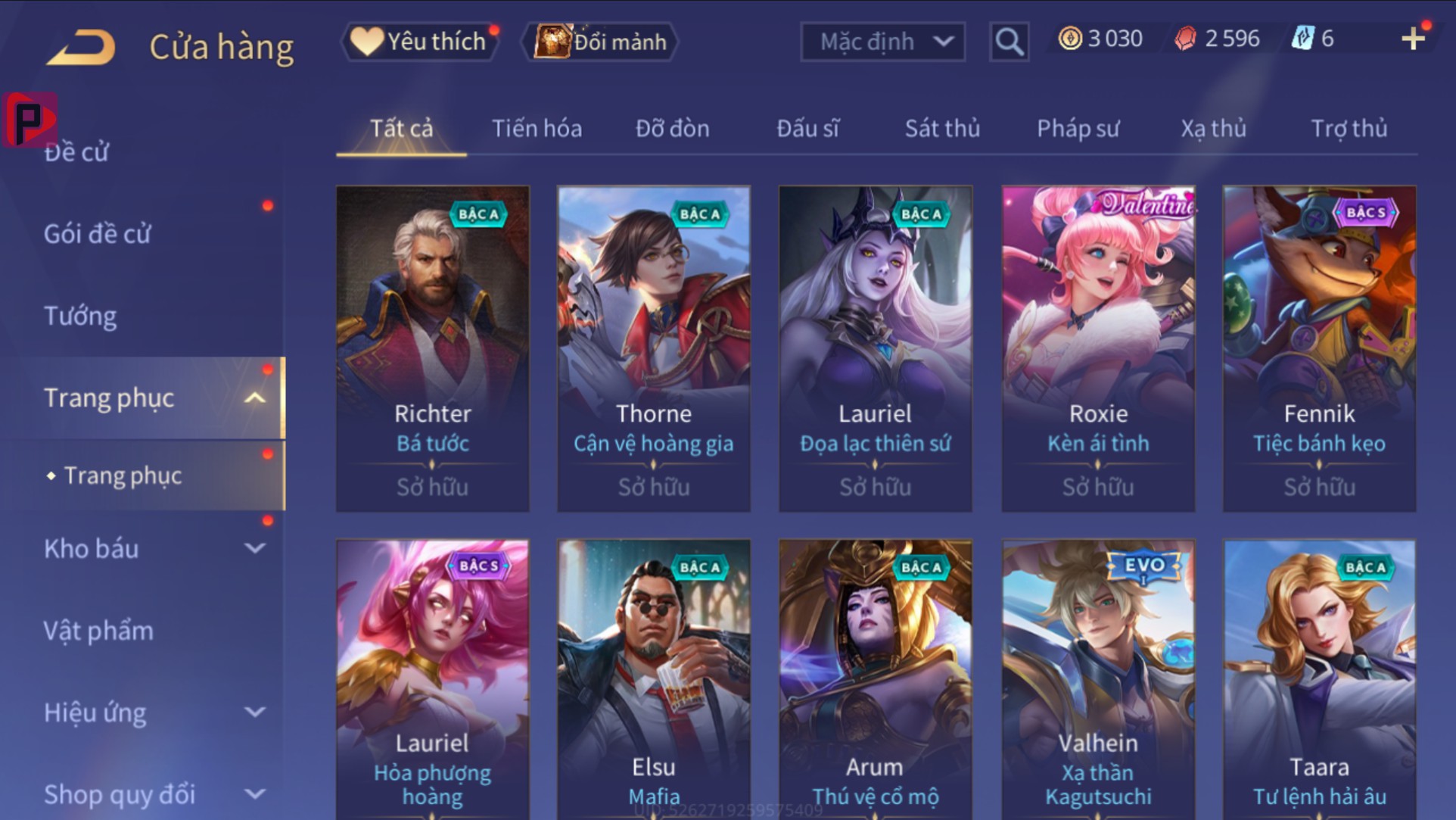Add currency with the plus button
Viewport: 1456px width, 820px height.
pyautogui.click(x=1412, y=39)
